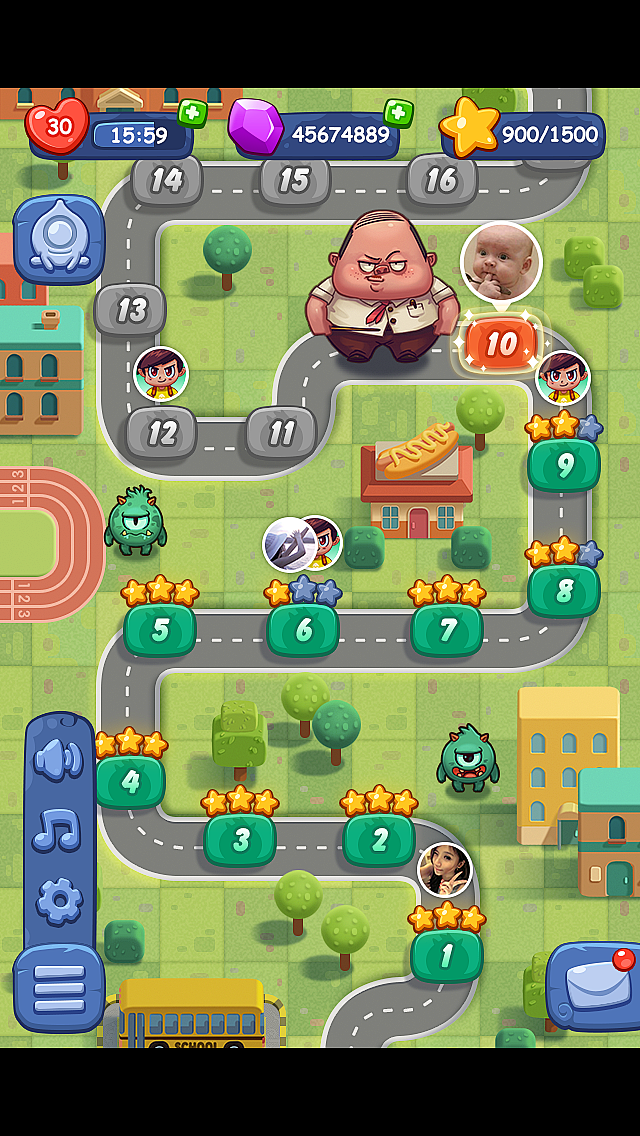Open settings with the gear icon
This screenshot has height=1136, width=640.
click(x=59, y=900)
